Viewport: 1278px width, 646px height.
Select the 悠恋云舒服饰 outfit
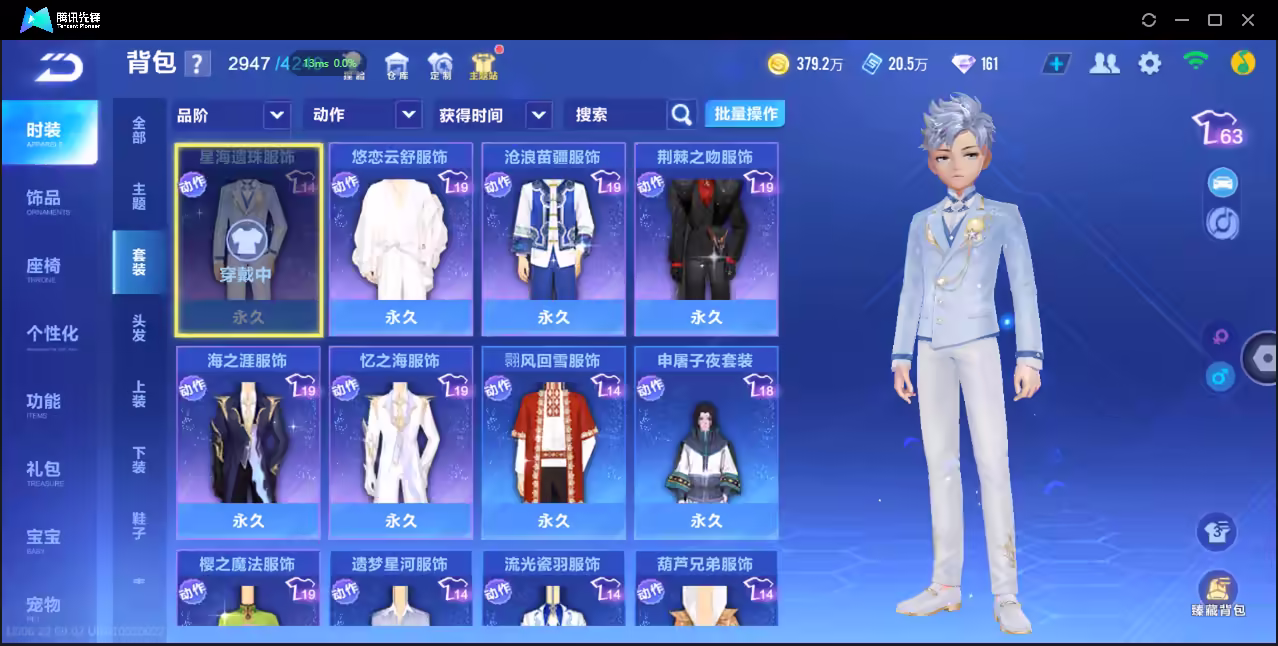point(400,240)
